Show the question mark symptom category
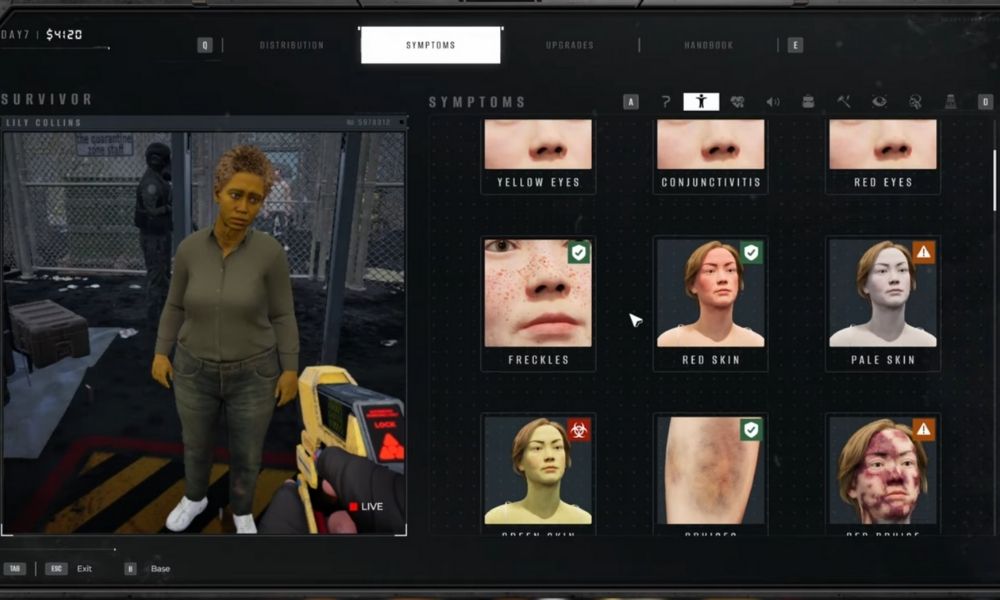This screenshot has width=1000, height=600. [x=666, y=101]
